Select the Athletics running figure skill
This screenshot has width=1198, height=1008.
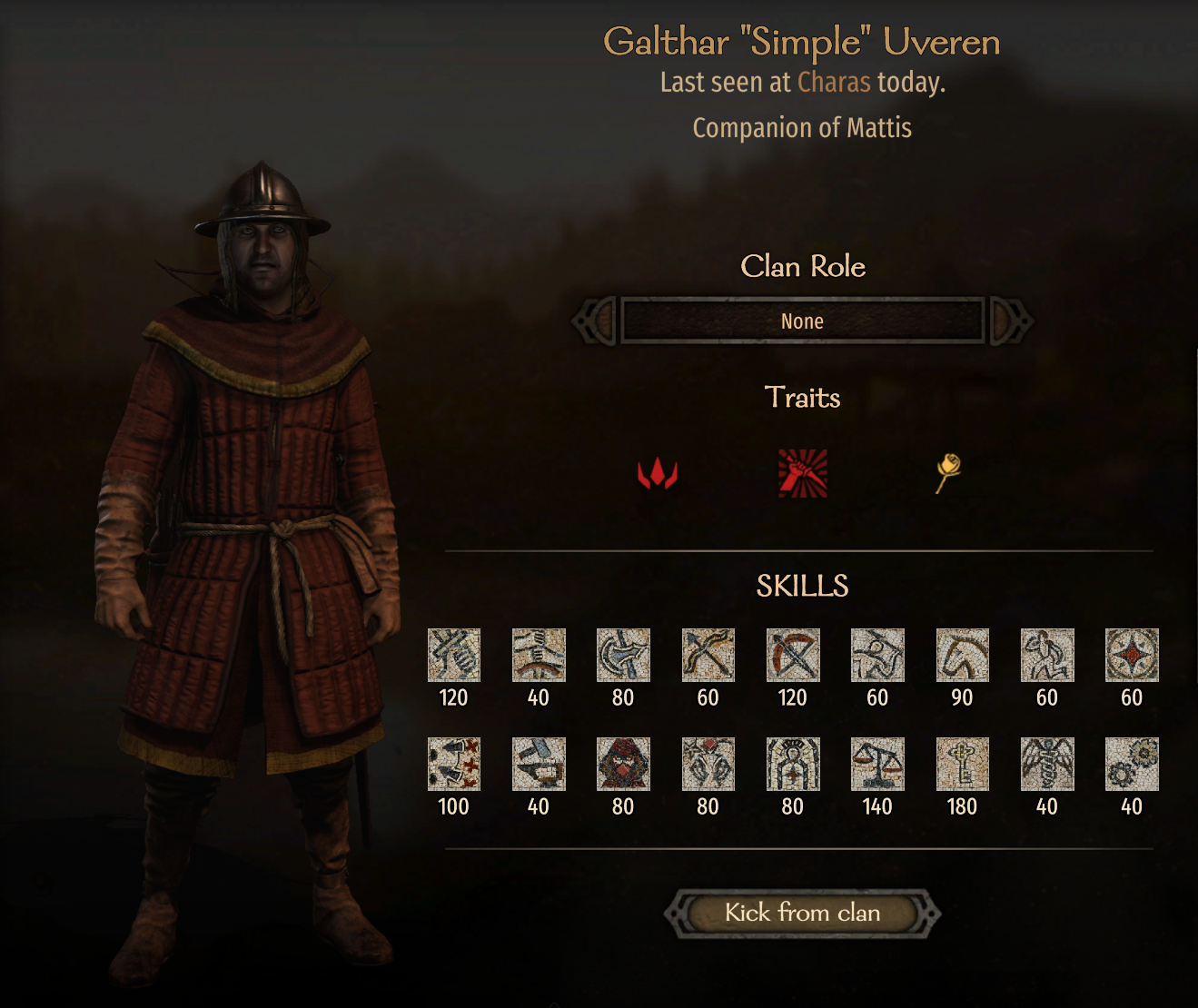[1047, 655]
